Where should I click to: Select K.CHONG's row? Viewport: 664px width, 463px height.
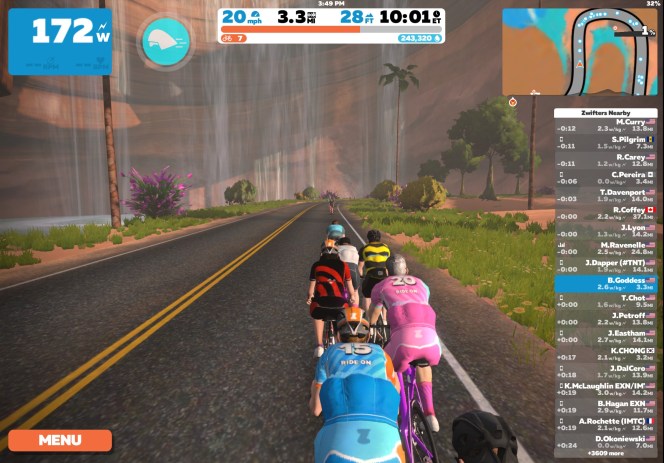[605, 353]
